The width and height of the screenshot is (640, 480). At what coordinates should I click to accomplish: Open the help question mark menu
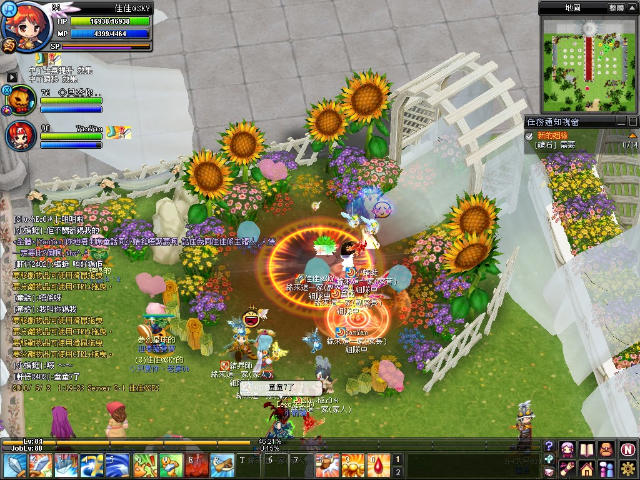coord(549,447)
